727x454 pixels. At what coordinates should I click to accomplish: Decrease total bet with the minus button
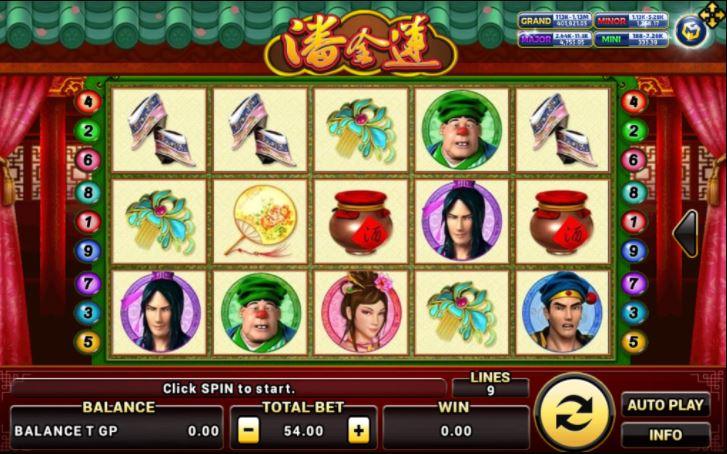tap(249, 431)
